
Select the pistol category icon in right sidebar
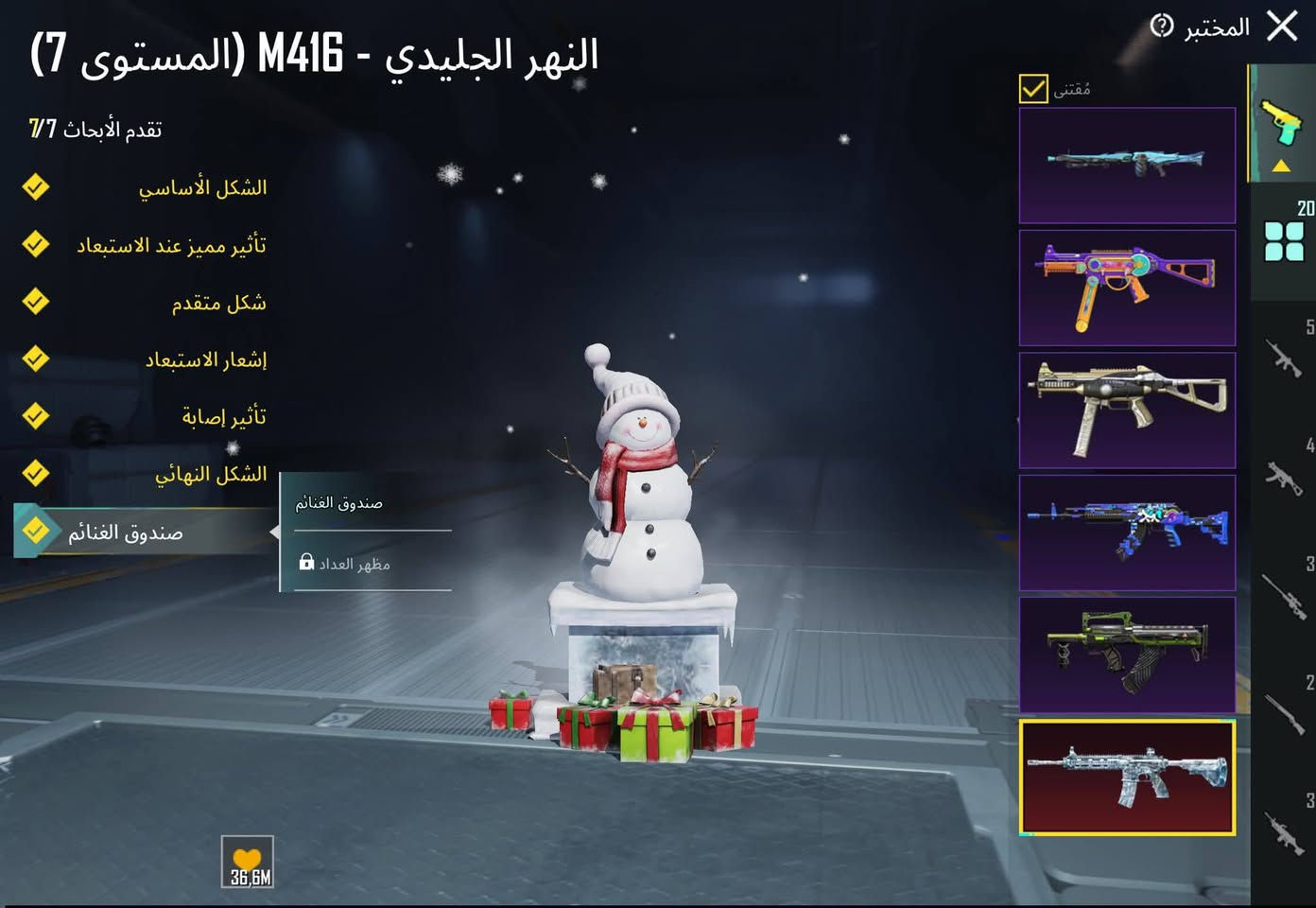click(1283, 120)
